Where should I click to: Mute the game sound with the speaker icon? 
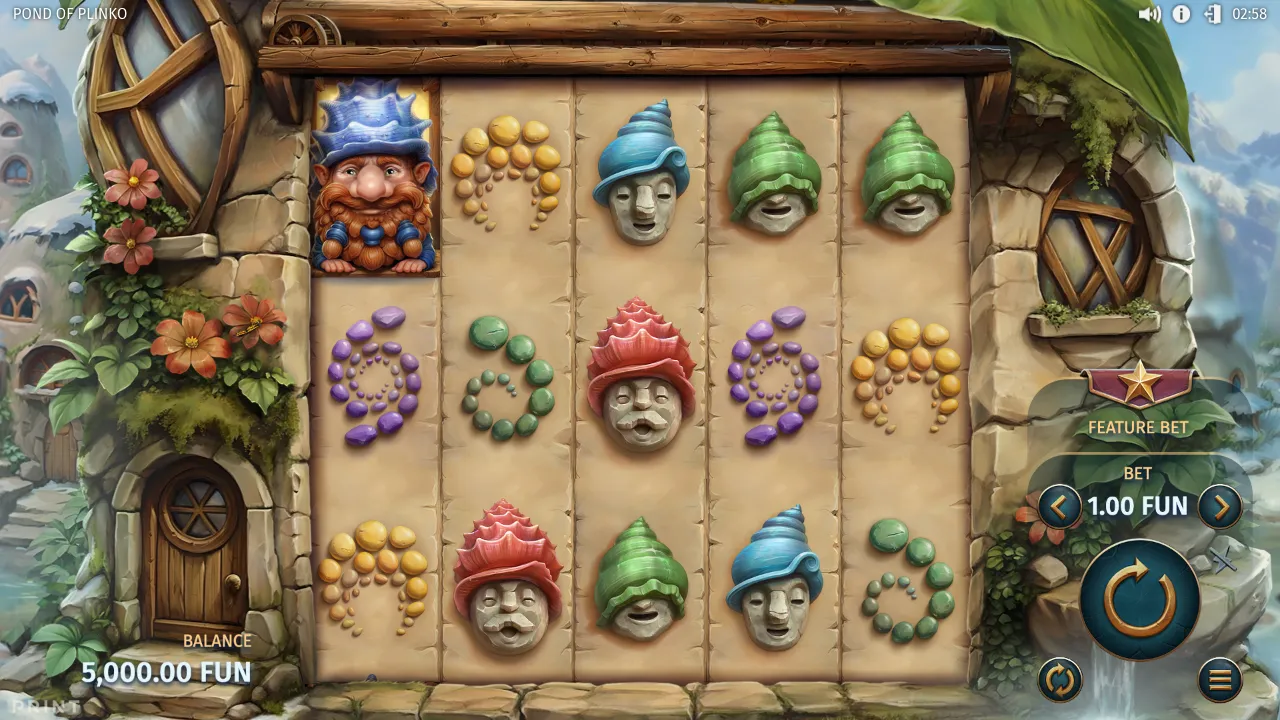coord(1151,14)
